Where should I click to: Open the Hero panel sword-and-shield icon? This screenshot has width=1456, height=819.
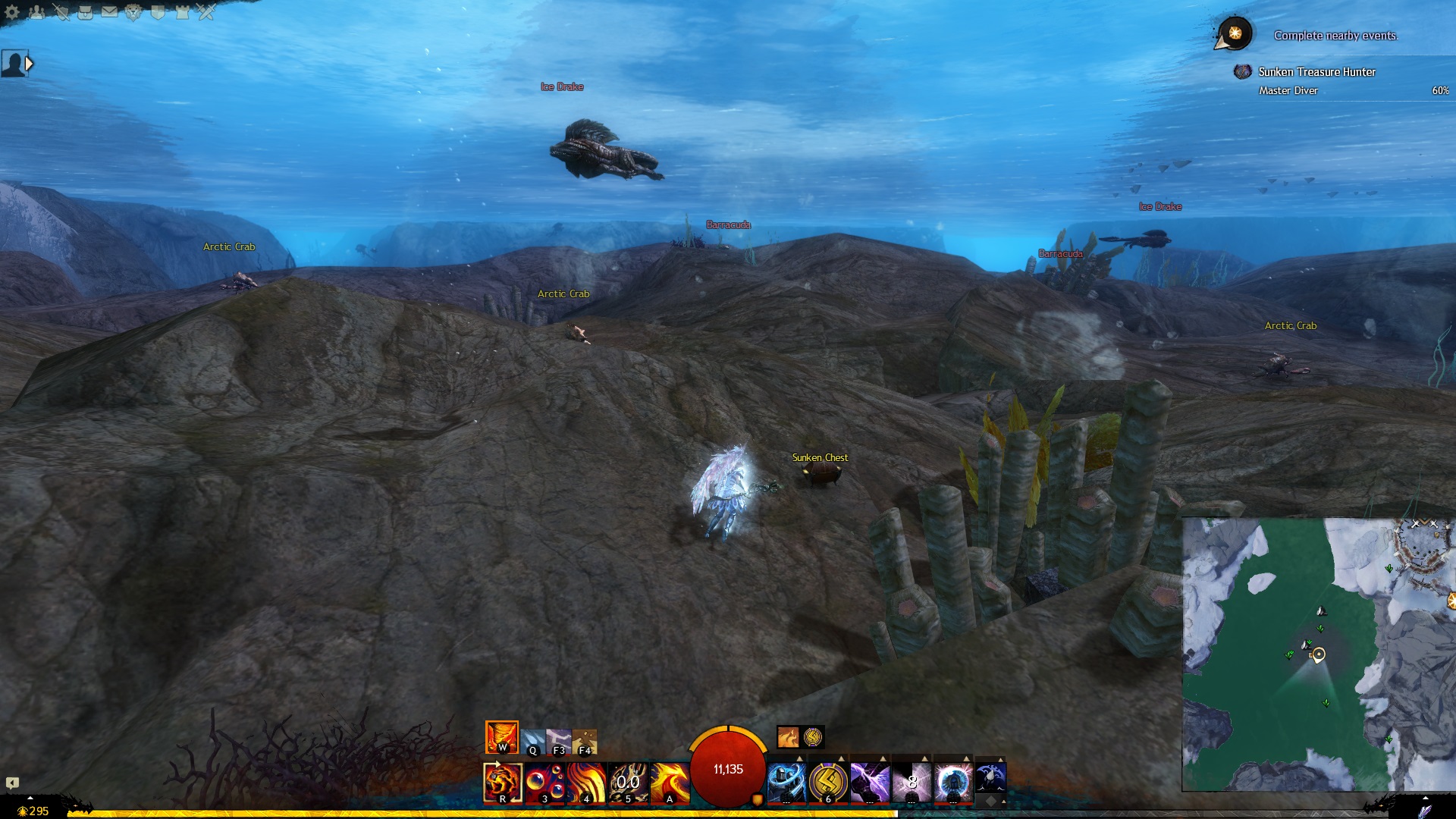click(x=61, y=12)
